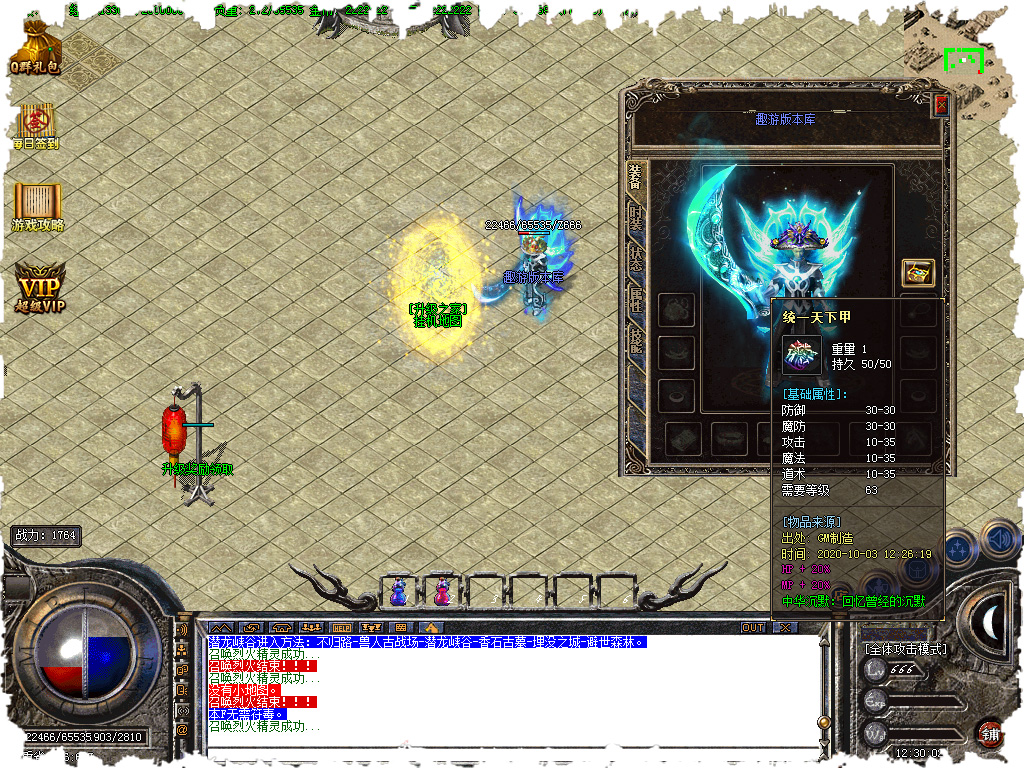Open the 游戏攻略 game guide
This screenshot has height=768, width=1024.
(38, 205)
